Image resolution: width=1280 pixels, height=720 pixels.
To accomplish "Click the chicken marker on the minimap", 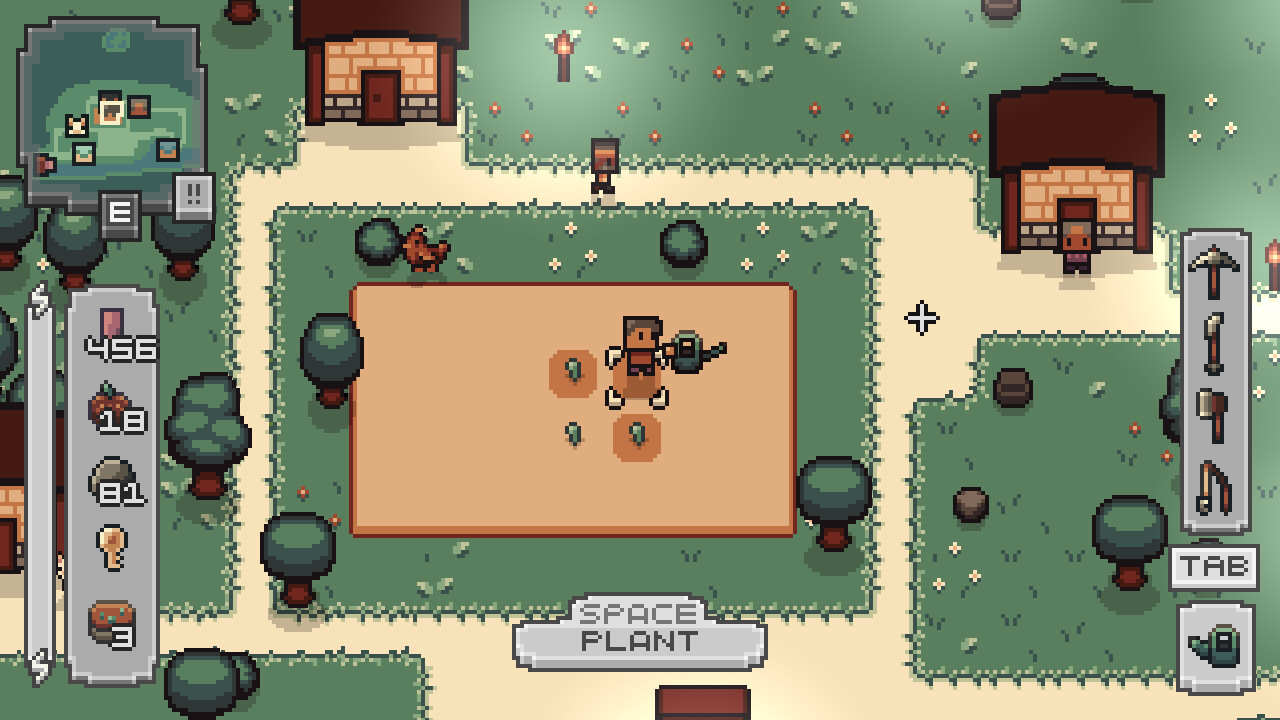I will pyautogui.click(x=77, y=123).
